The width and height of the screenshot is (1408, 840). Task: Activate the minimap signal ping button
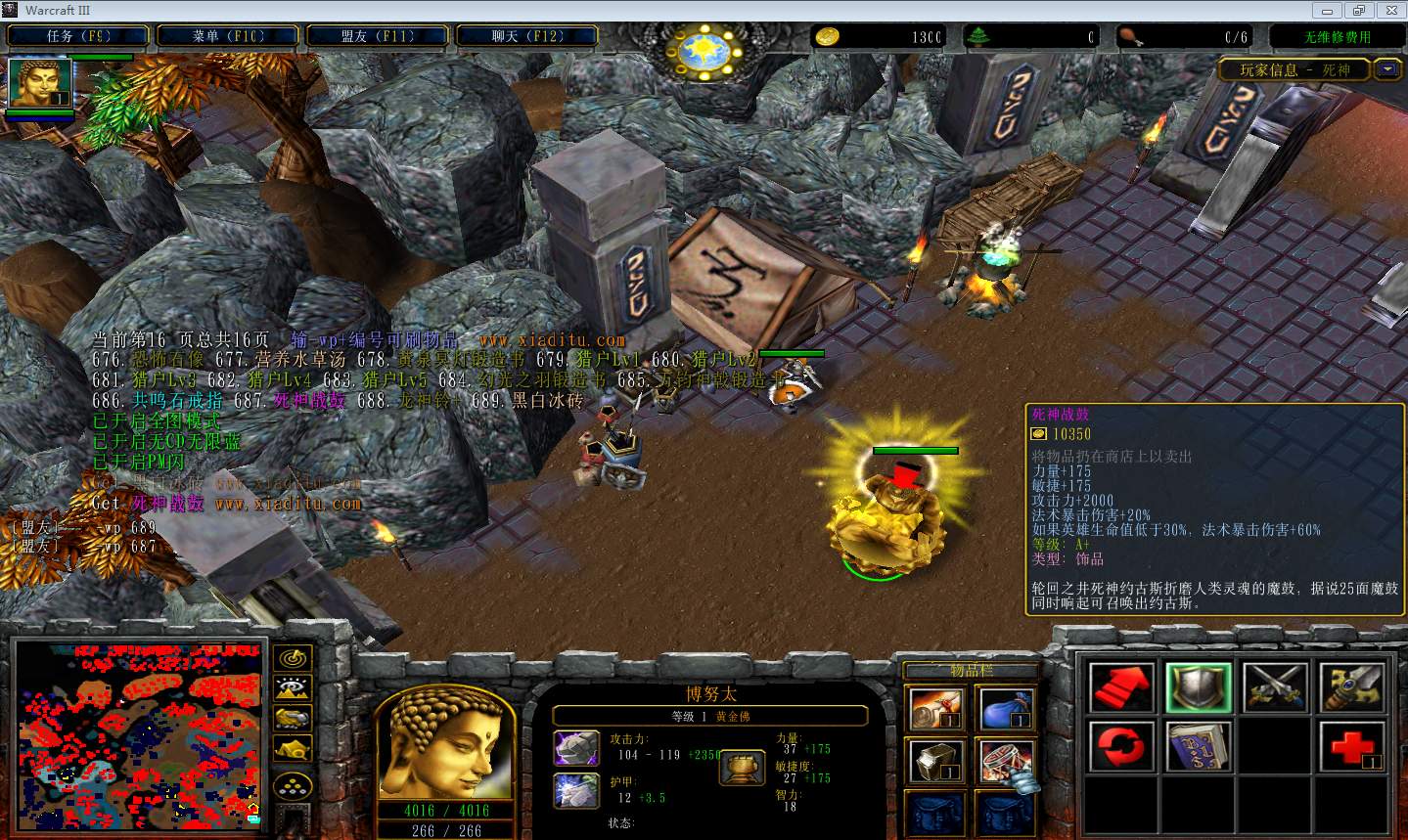(x=293, y=658)
